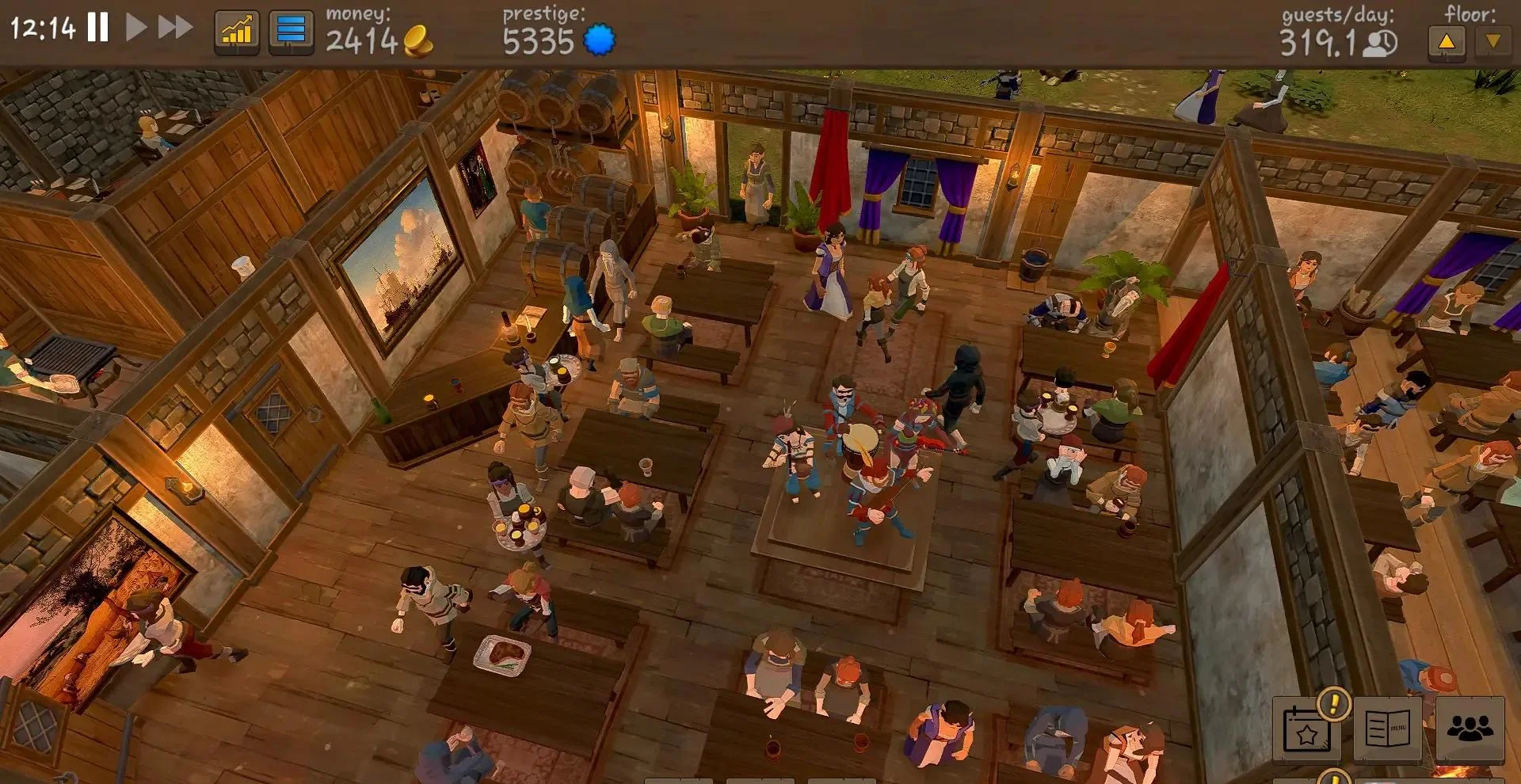Pause the game with the pause button

(x=97, y=28)
